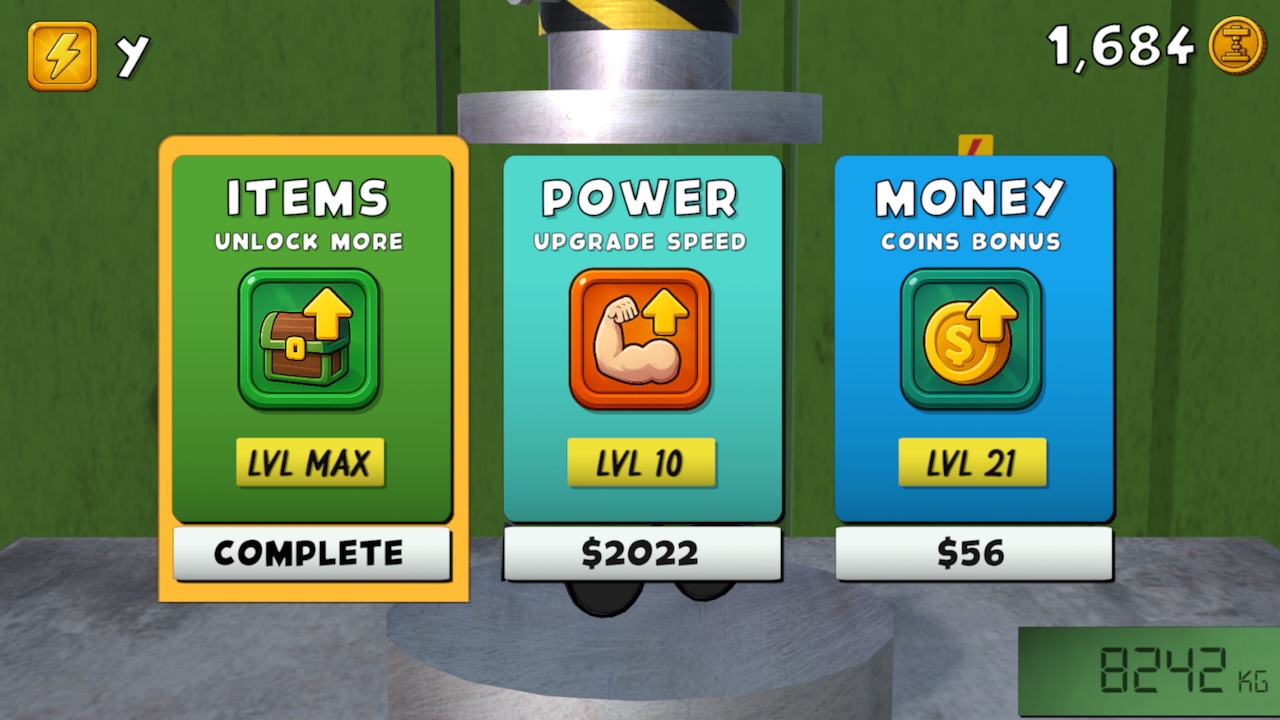Click the LVL 10 badge on Power
The width and height of the screenshot is (1280, 720).
[x=642, y=462]
